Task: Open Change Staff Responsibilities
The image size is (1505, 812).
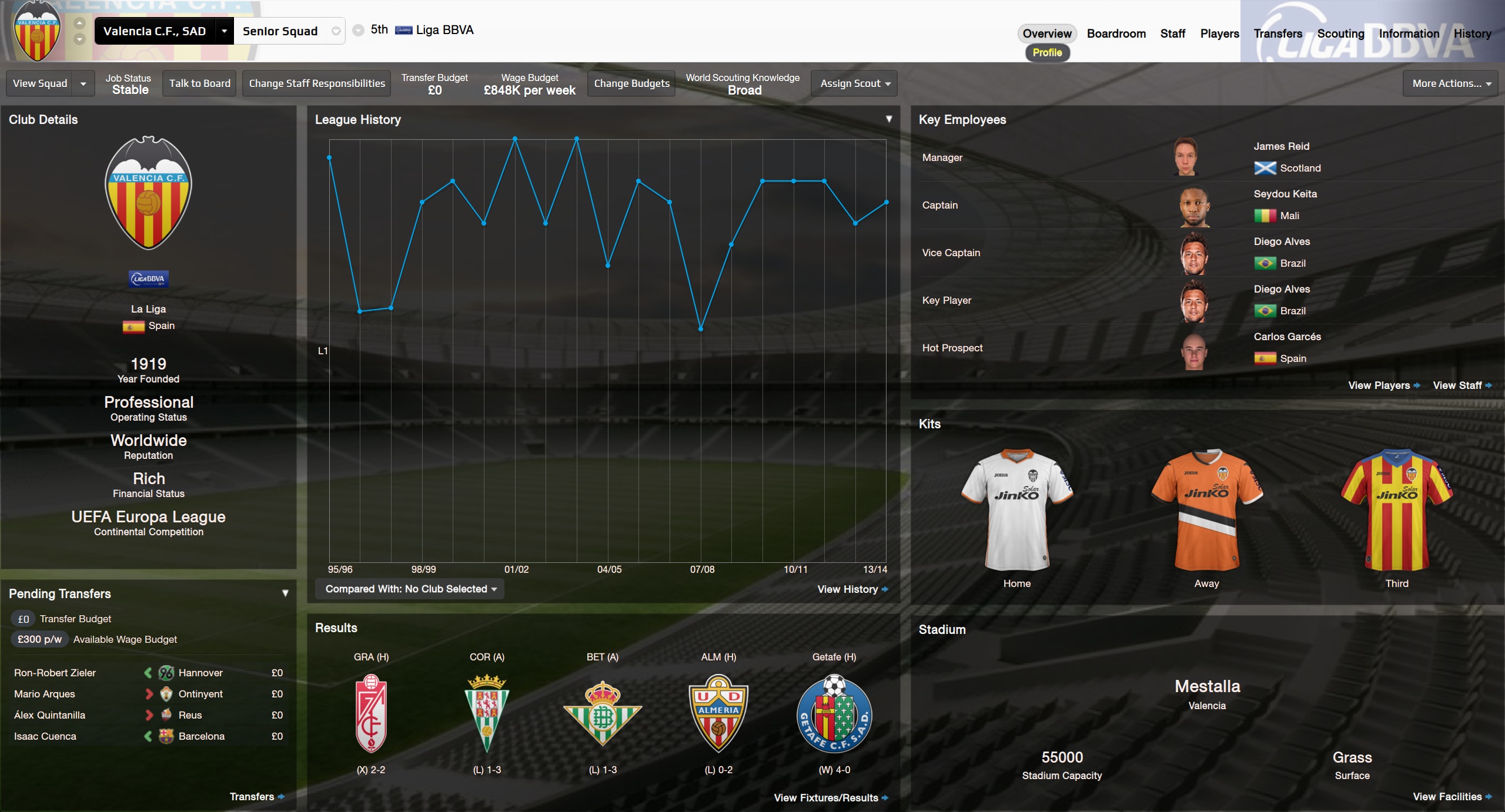Action: coord(317,83)
